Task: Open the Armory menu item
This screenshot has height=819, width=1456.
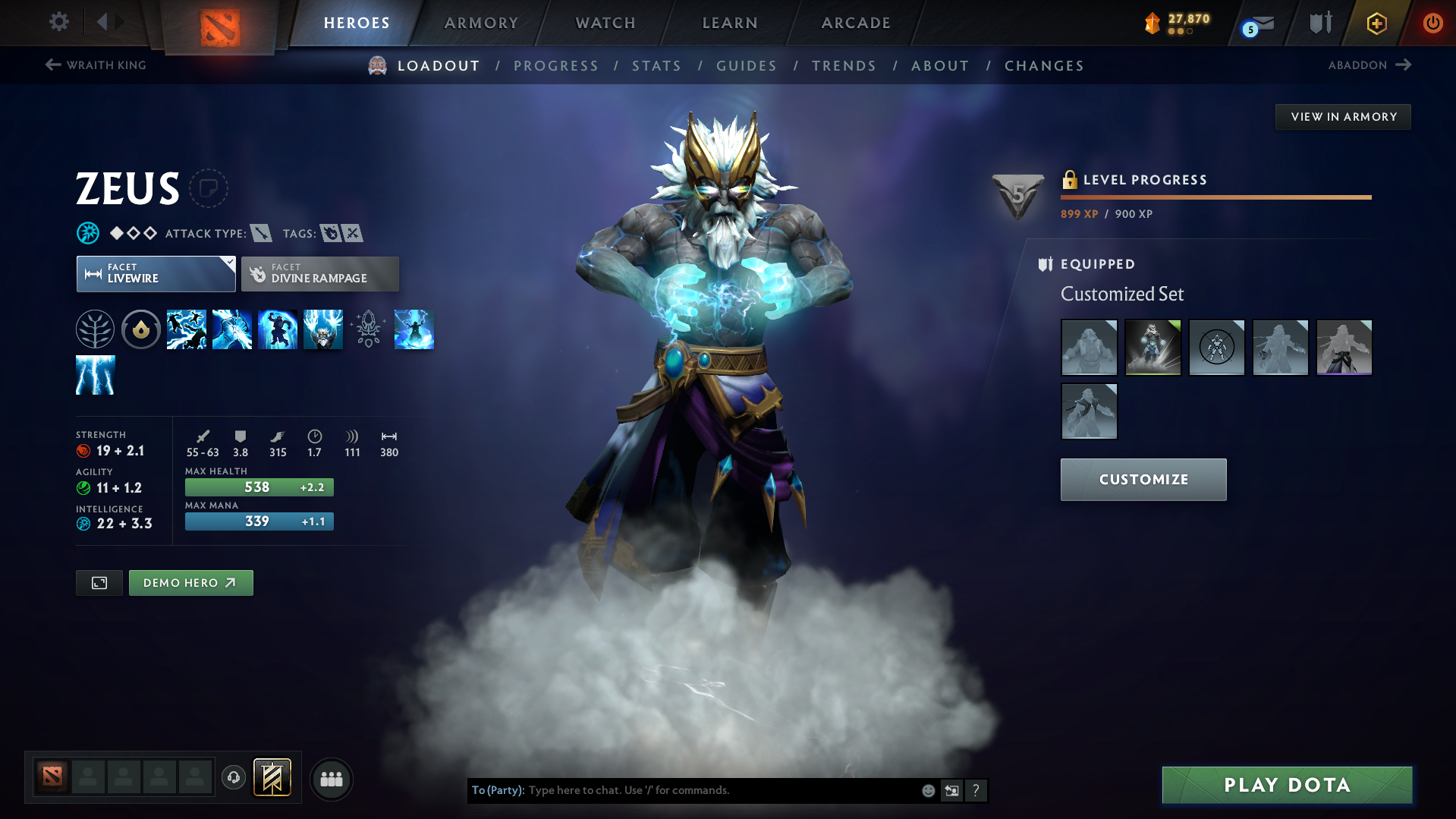Action: coord(481,22)
